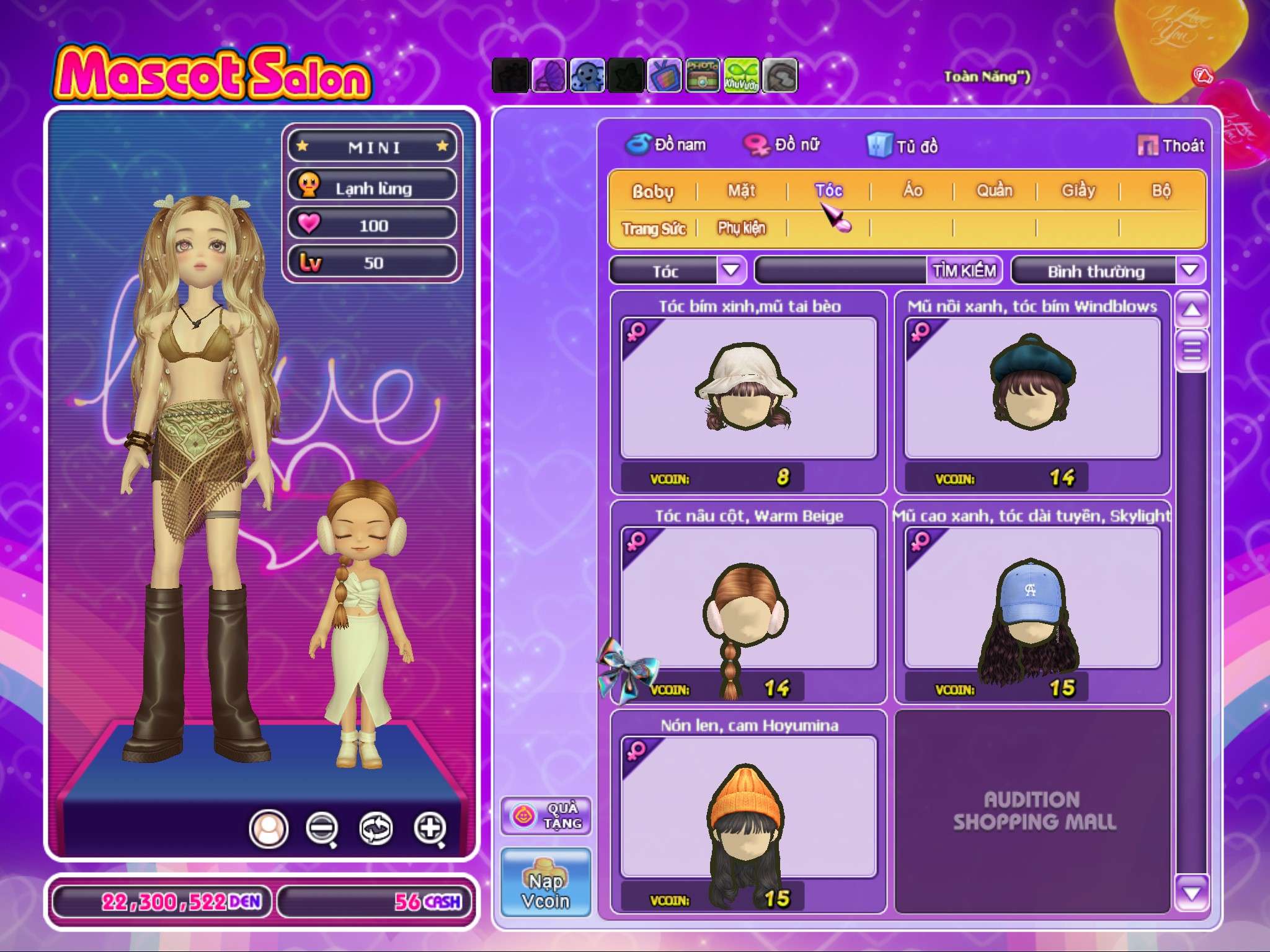This screenshot has height=952, width=1270.
Task: Choose the Áo category tab
Action: 912,190
